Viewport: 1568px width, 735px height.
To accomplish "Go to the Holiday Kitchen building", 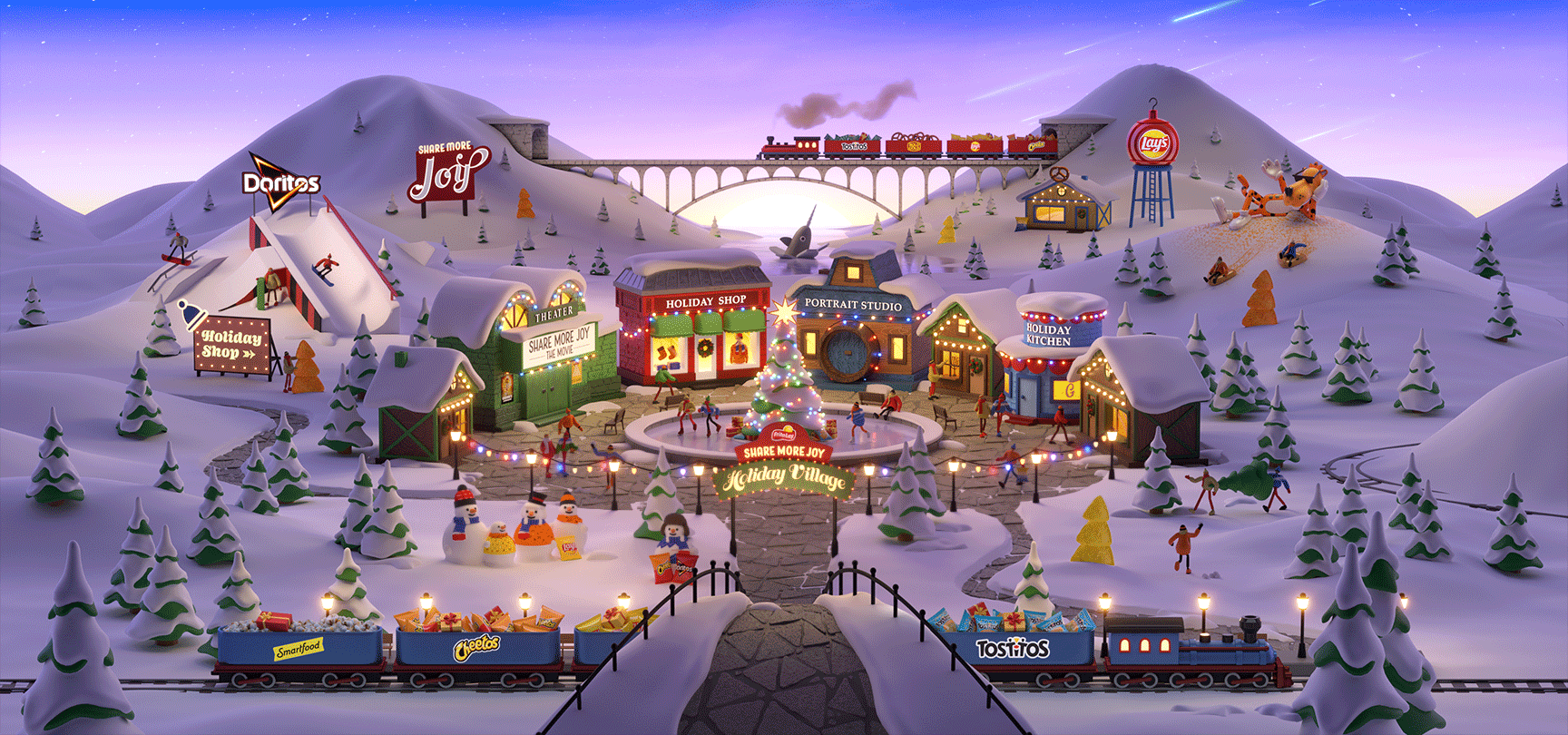I will (x=1048, y=363).
